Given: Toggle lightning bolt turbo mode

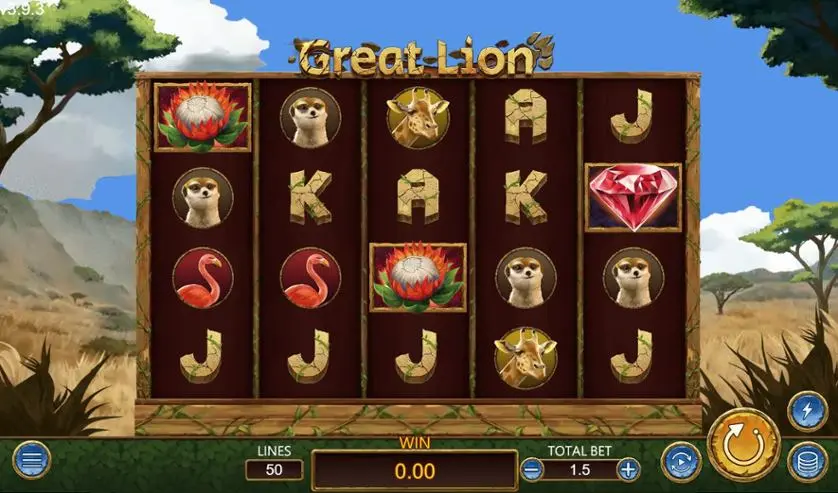Looking at the screenshot, I should coord(807,410).
